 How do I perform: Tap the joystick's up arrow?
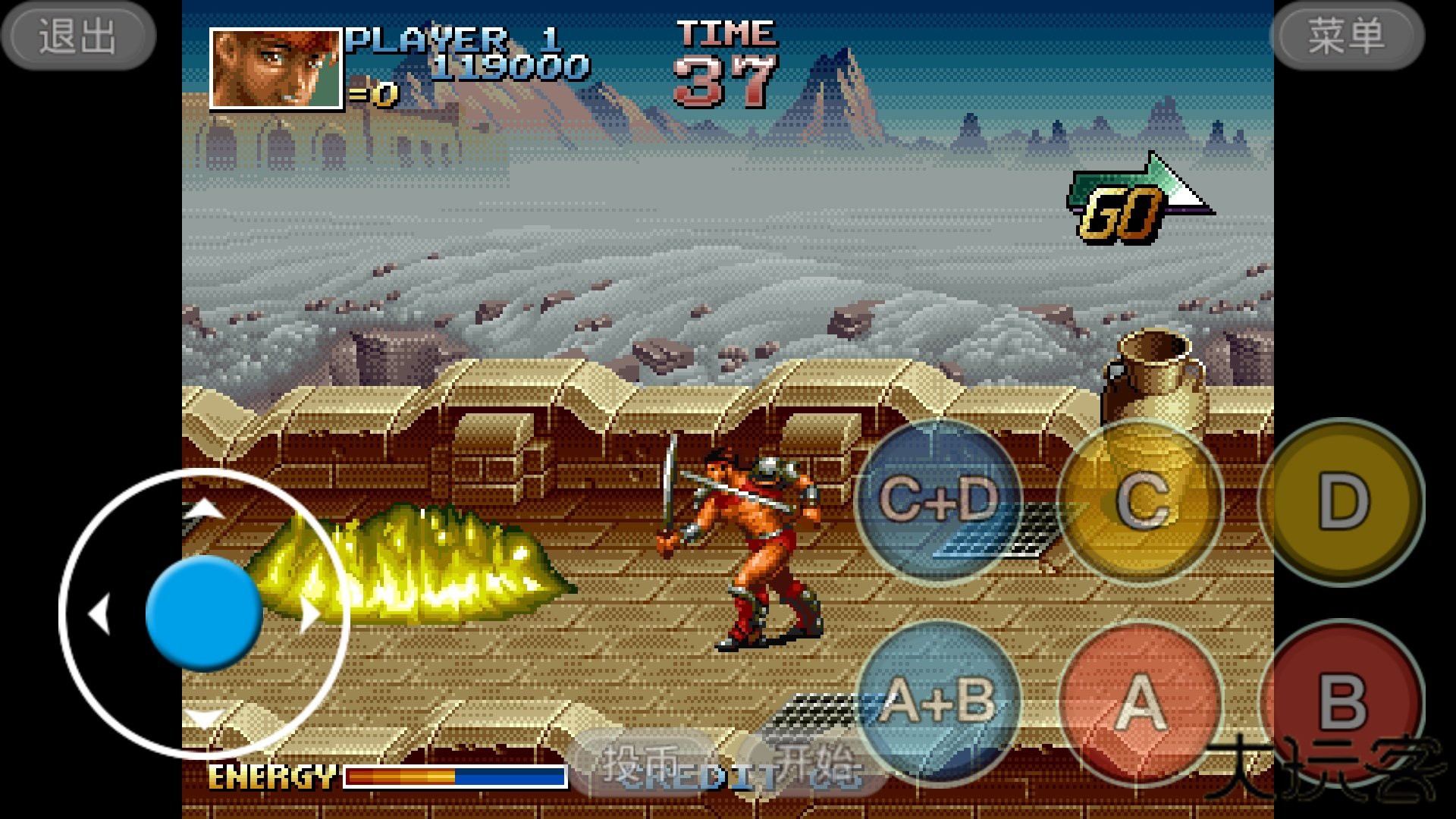tap(203, 508)
